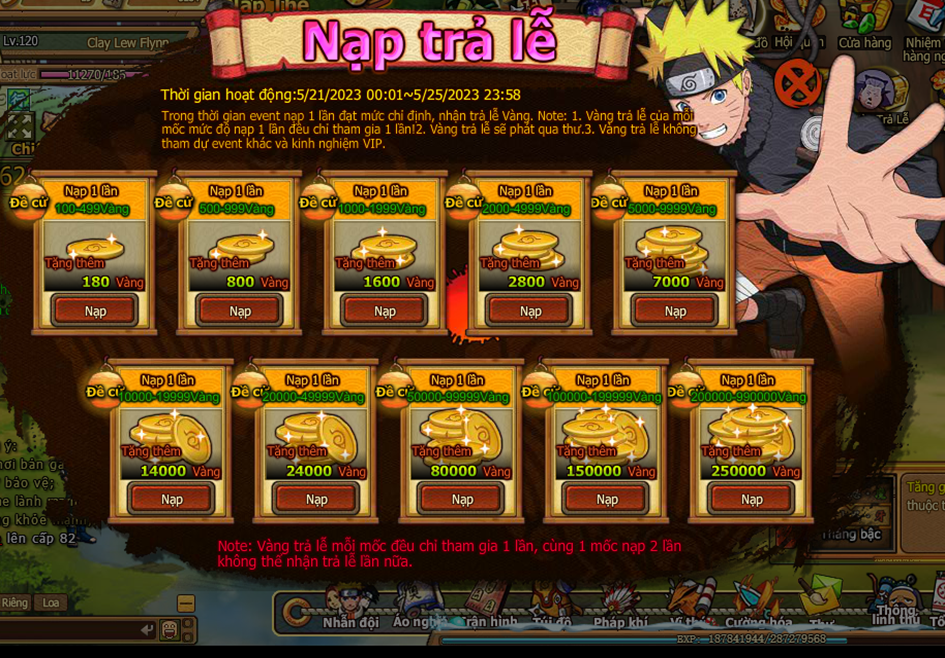The width and height of the screenshot is (945, 658).
Task: Switch to the Loa chat tab
Action: coord(49,603)
